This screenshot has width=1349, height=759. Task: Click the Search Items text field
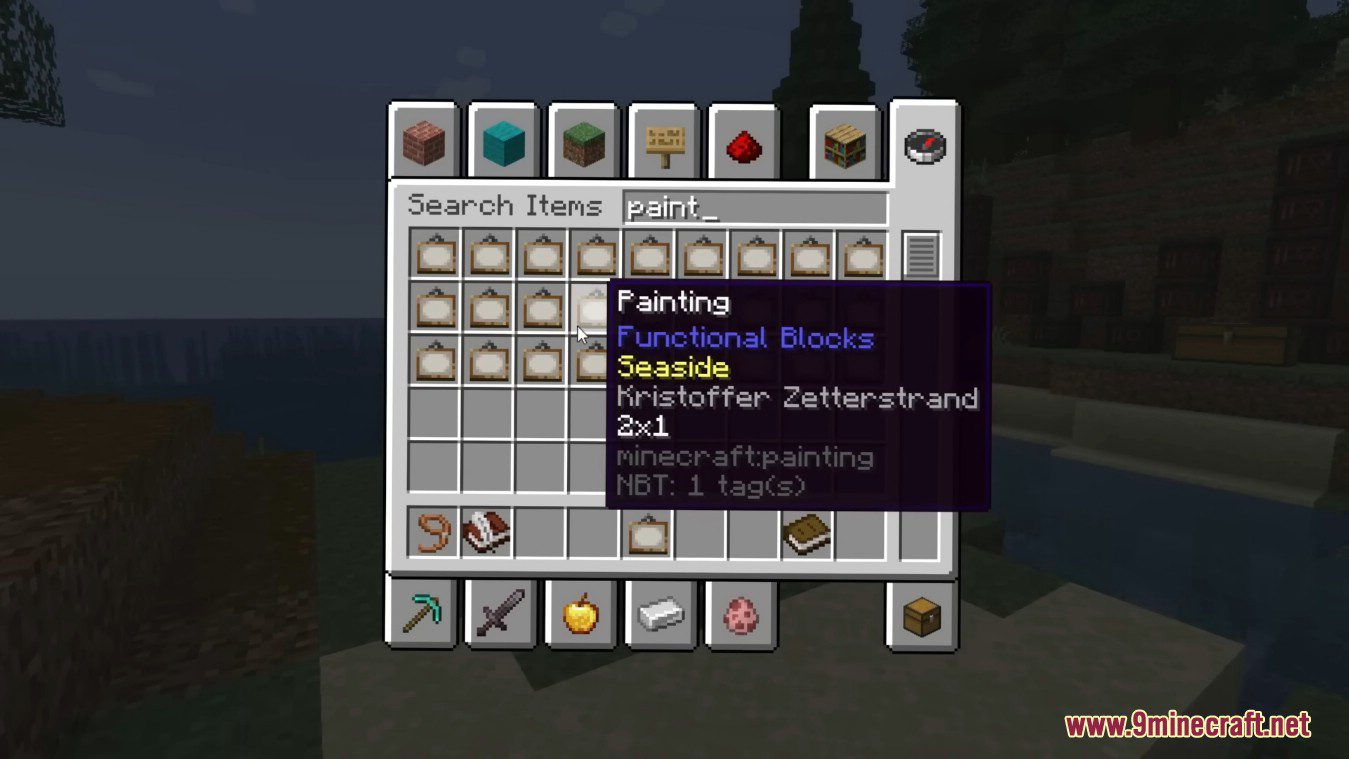(x=755, y=205)
